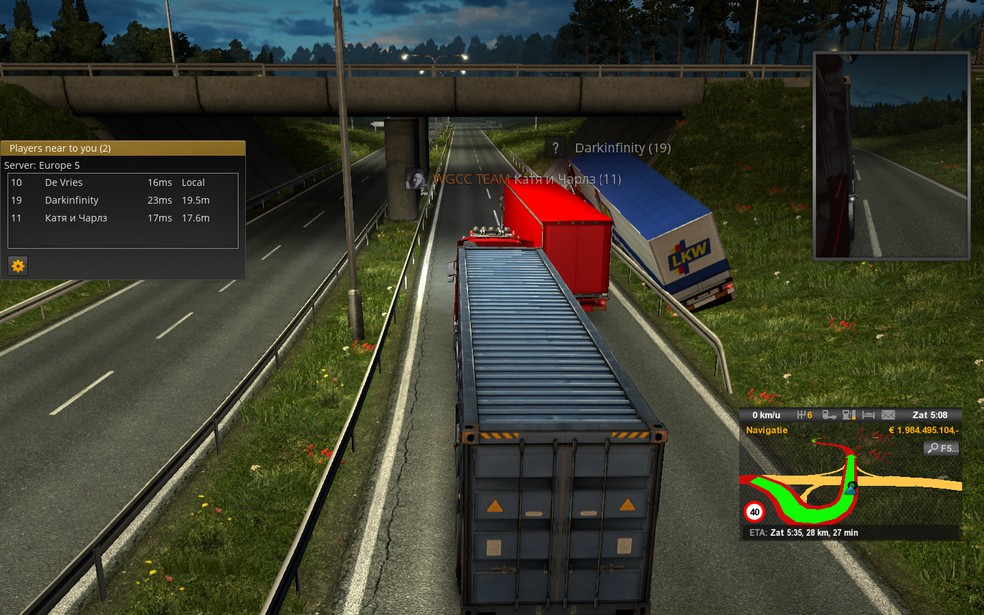
Task: Open the player list gear settings
Action: [x=18, y=265]
